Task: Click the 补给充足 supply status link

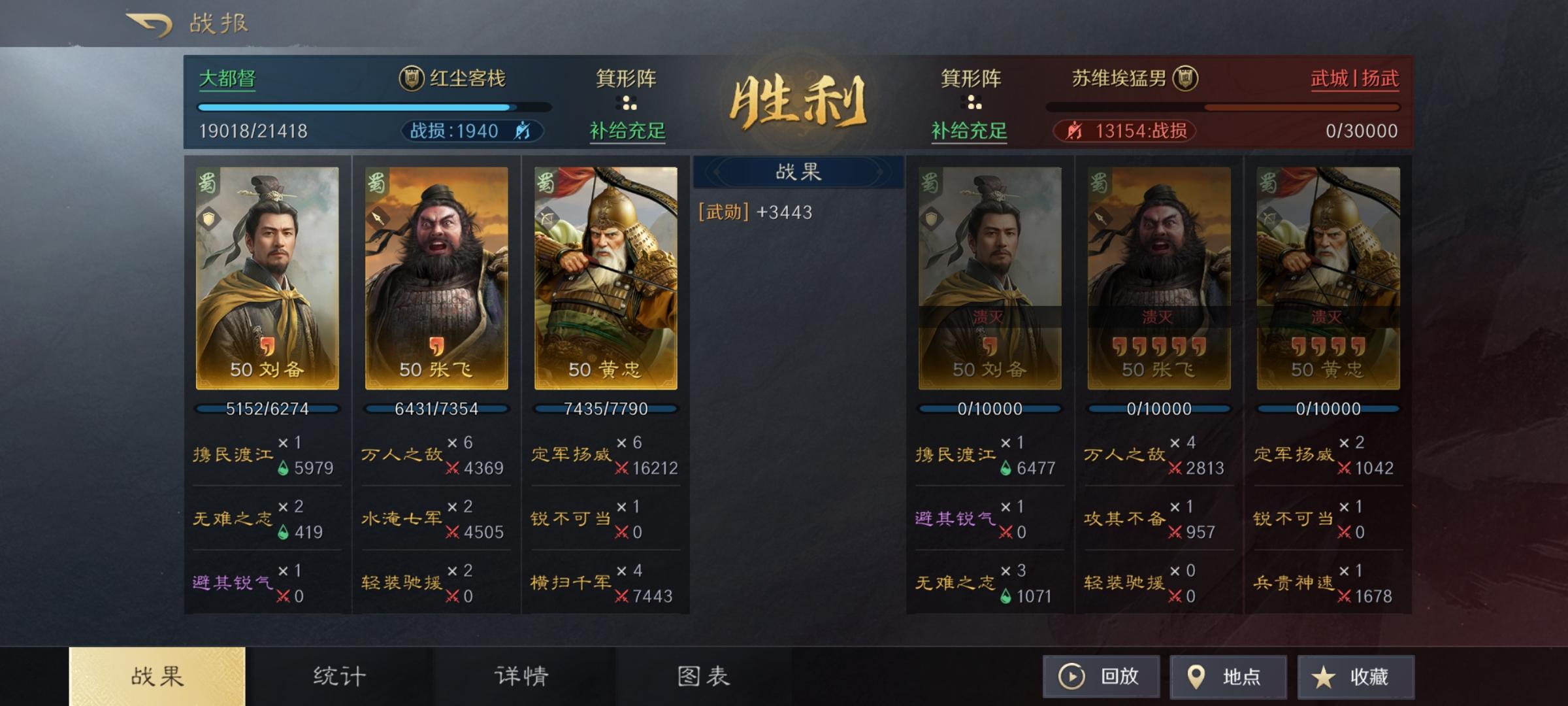Action: tap(626, 130)
